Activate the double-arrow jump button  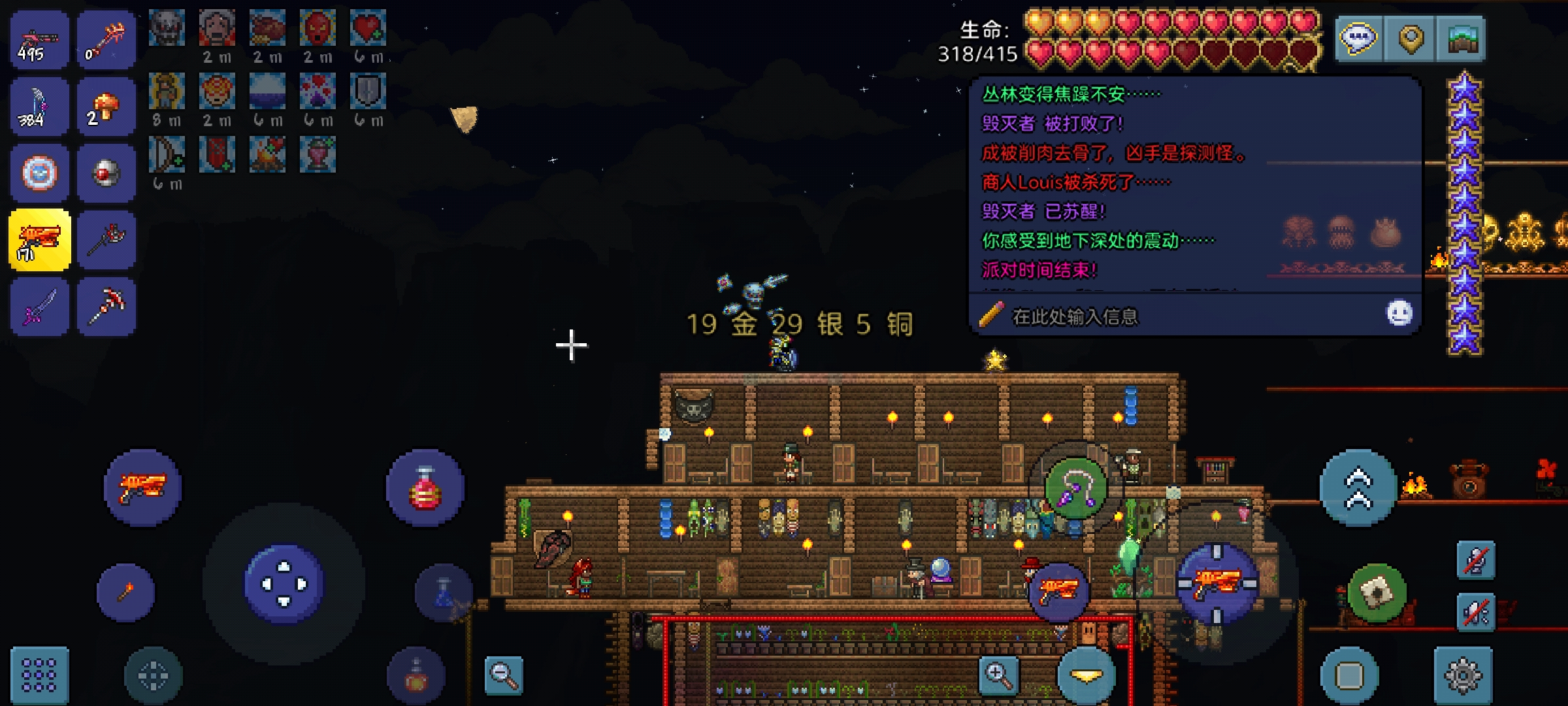(x=1358, y=488)
